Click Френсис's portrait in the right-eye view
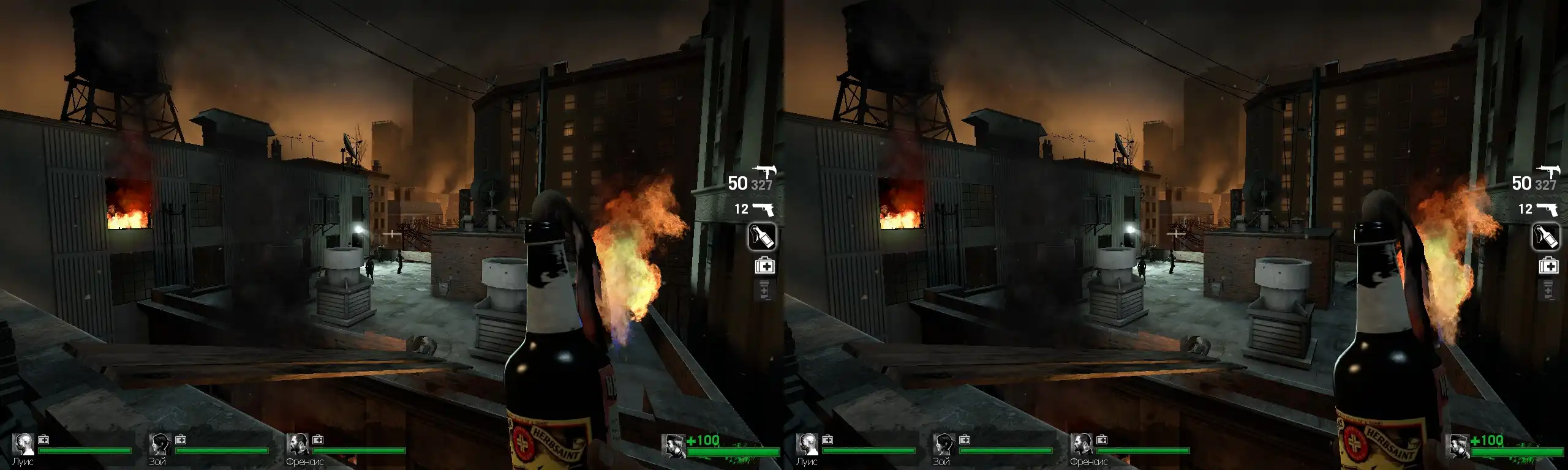The image size is (1568, 470). [1082, 444]
